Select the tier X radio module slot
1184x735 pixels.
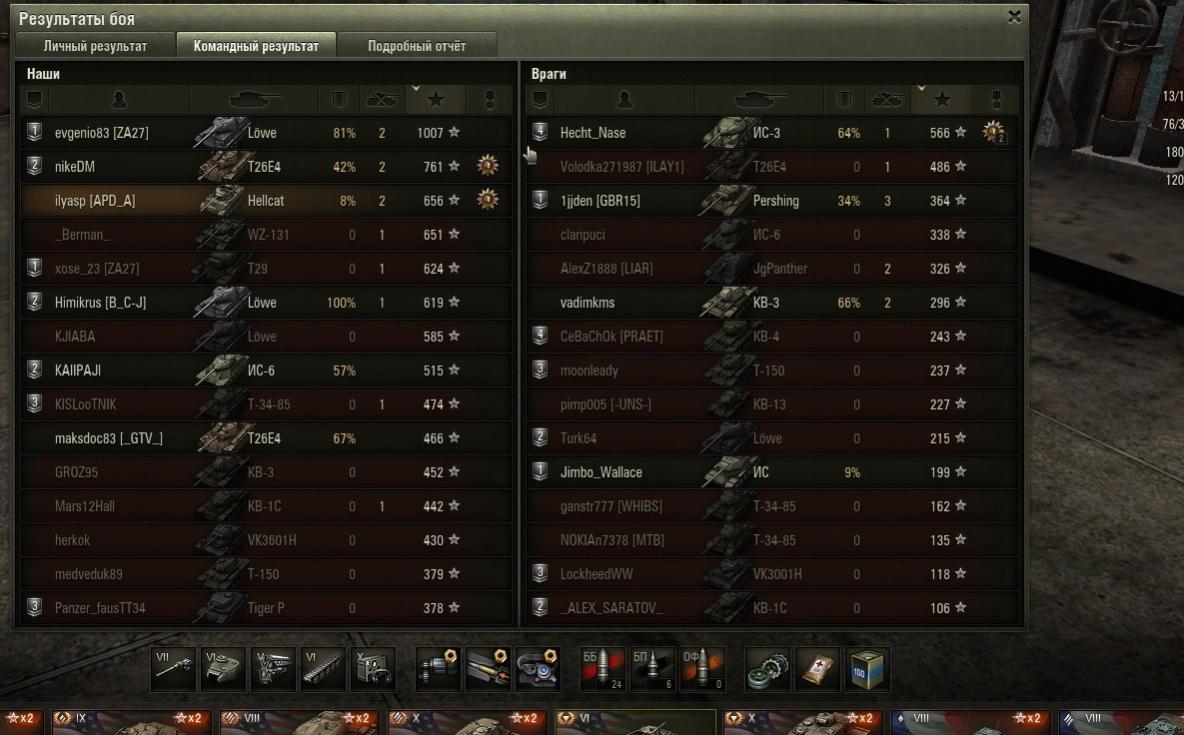tap(373, 669)
